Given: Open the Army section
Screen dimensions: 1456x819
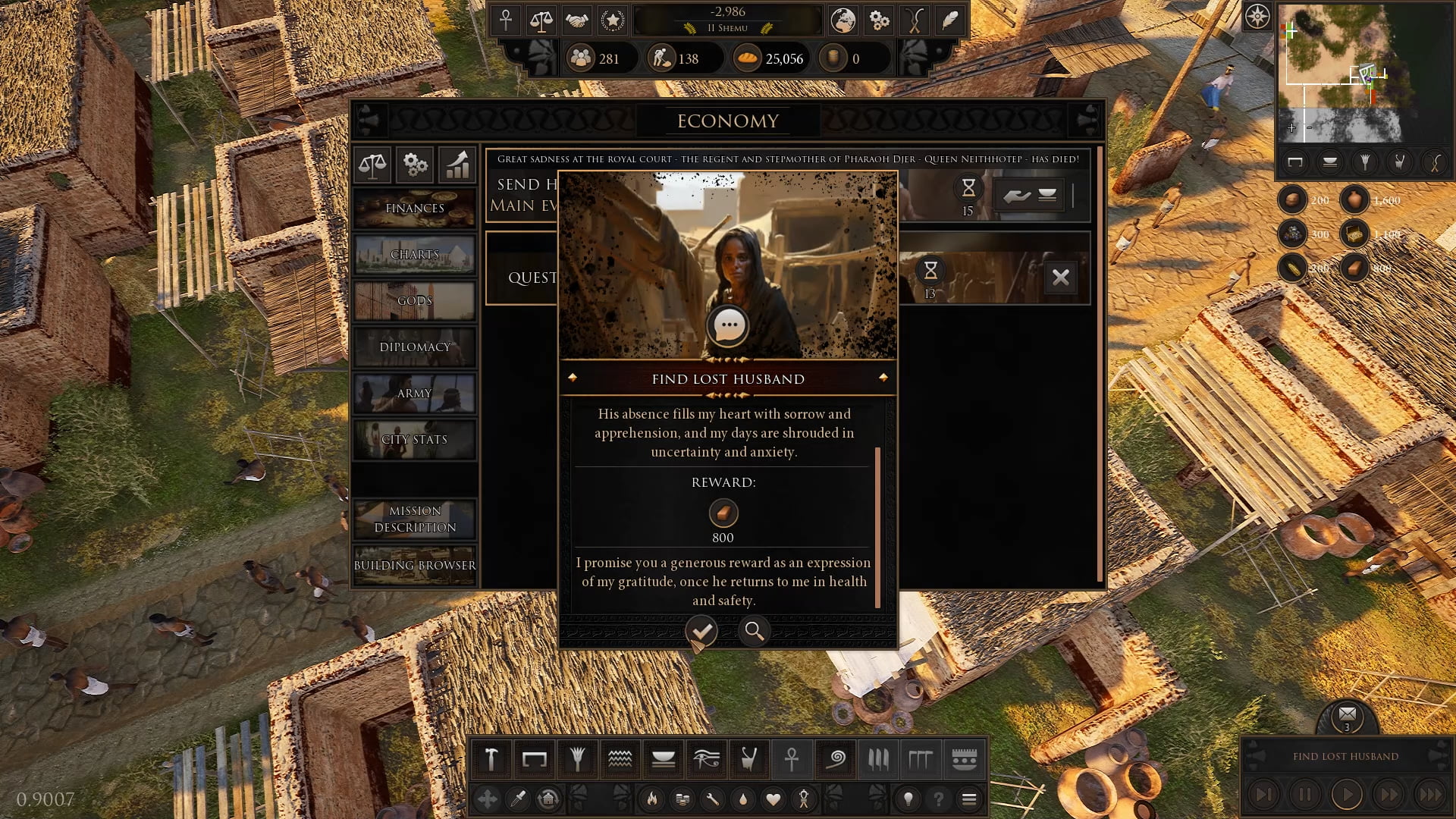Looking at the screenshot, I should [x=415, y=393].
